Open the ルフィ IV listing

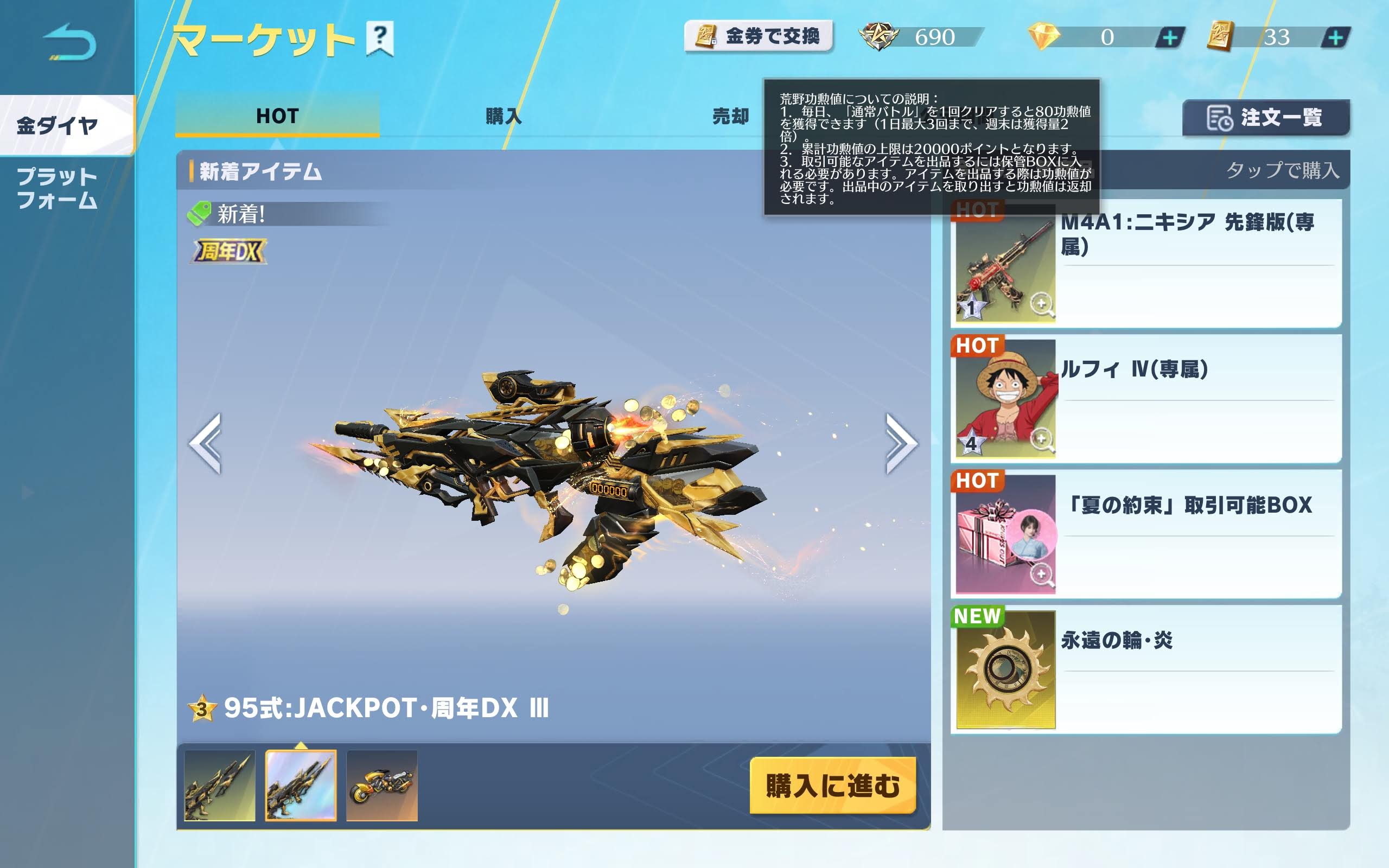[1145, 399]
